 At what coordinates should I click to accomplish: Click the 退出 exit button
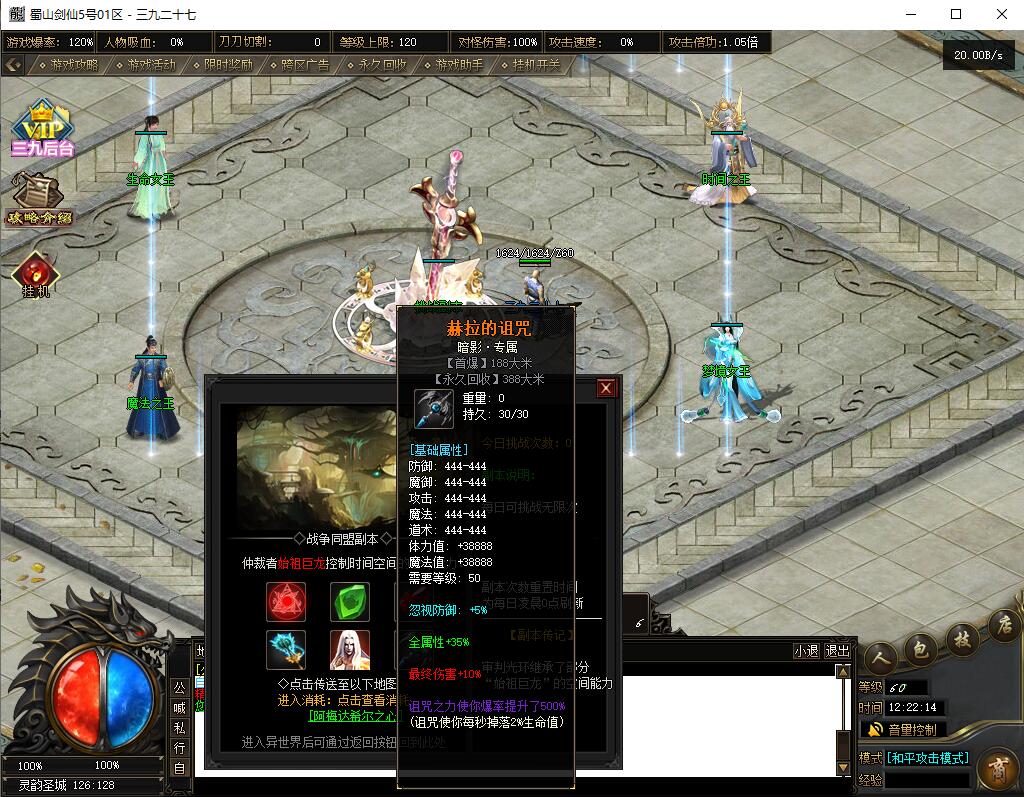coord(837,651)
